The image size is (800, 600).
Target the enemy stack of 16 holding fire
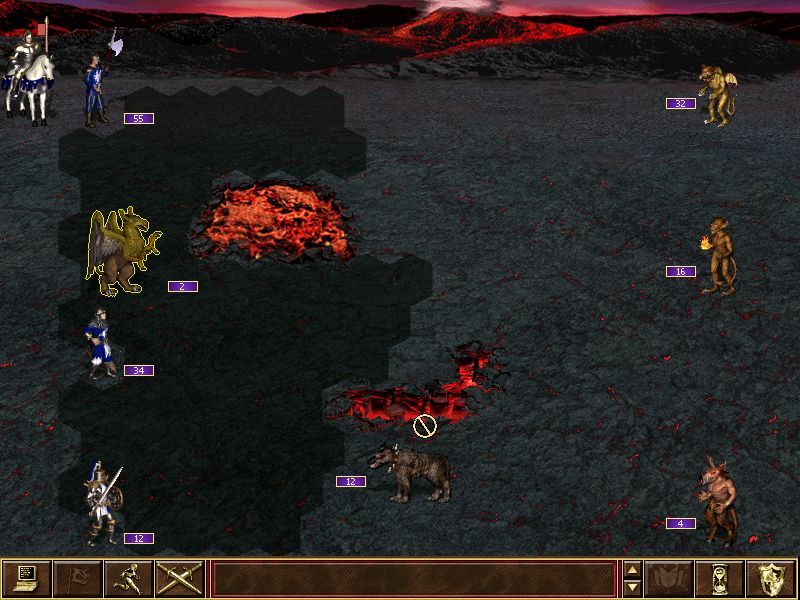coord(718,257)
